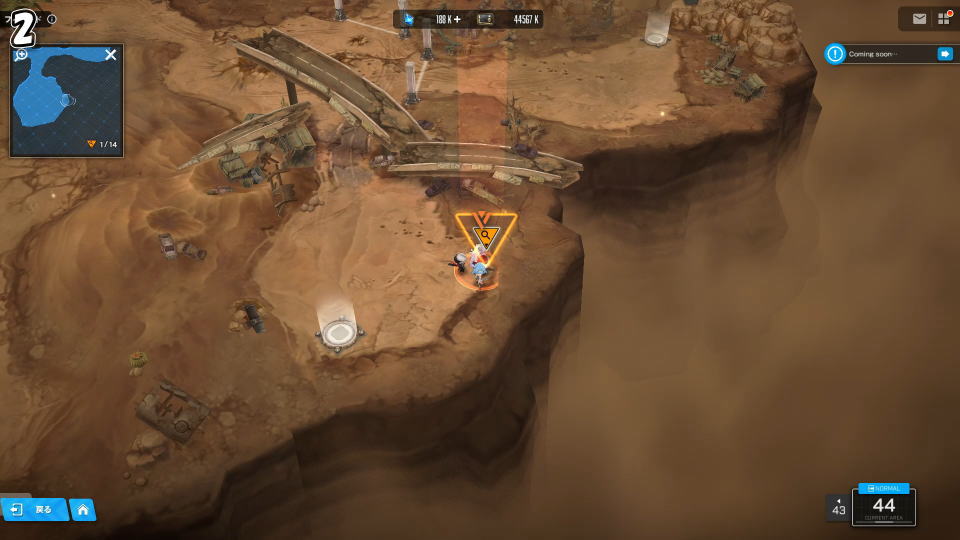
Task: Open the grid menu icon
Action: [944, 19]
